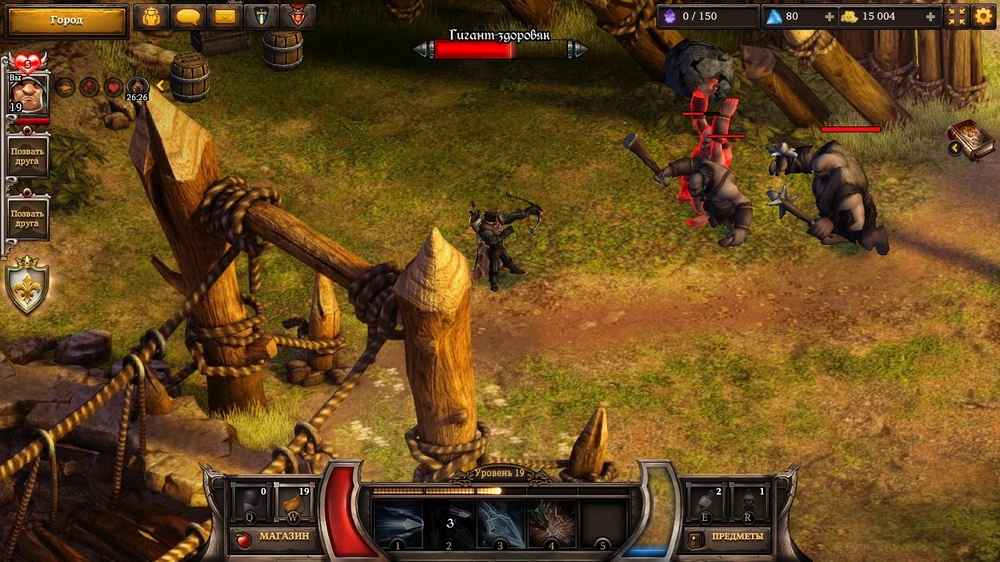
Task: Open the mail envelope icon
Action: coord(226,17)
